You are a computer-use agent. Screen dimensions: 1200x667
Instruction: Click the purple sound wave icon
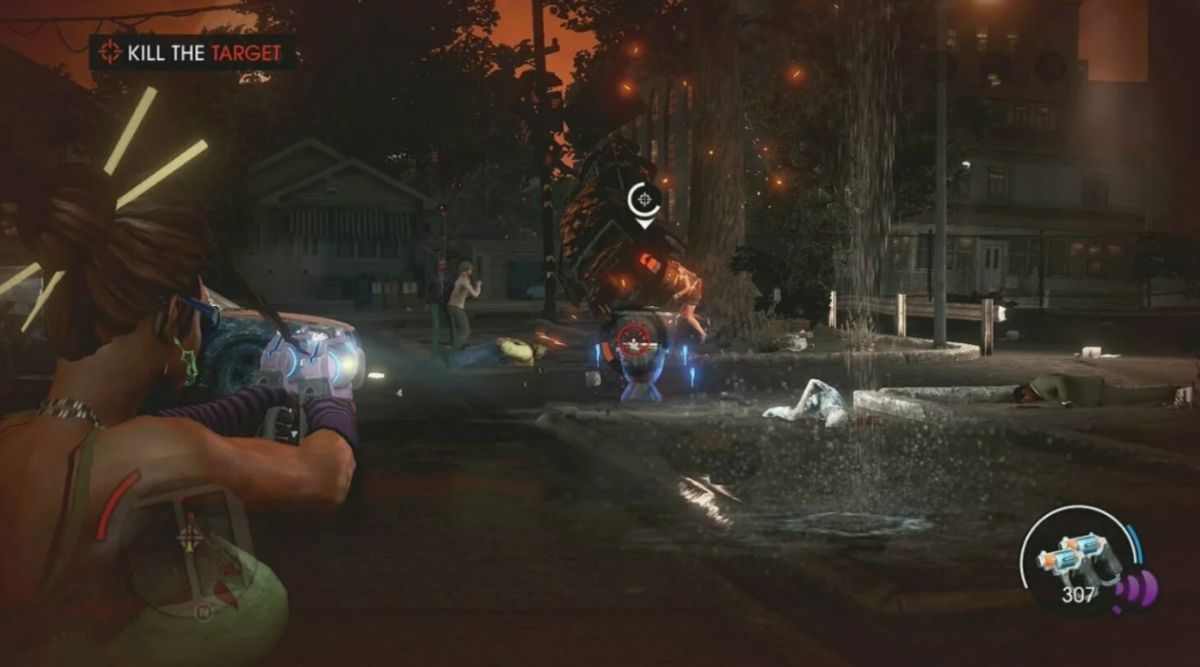point(1139,591)
